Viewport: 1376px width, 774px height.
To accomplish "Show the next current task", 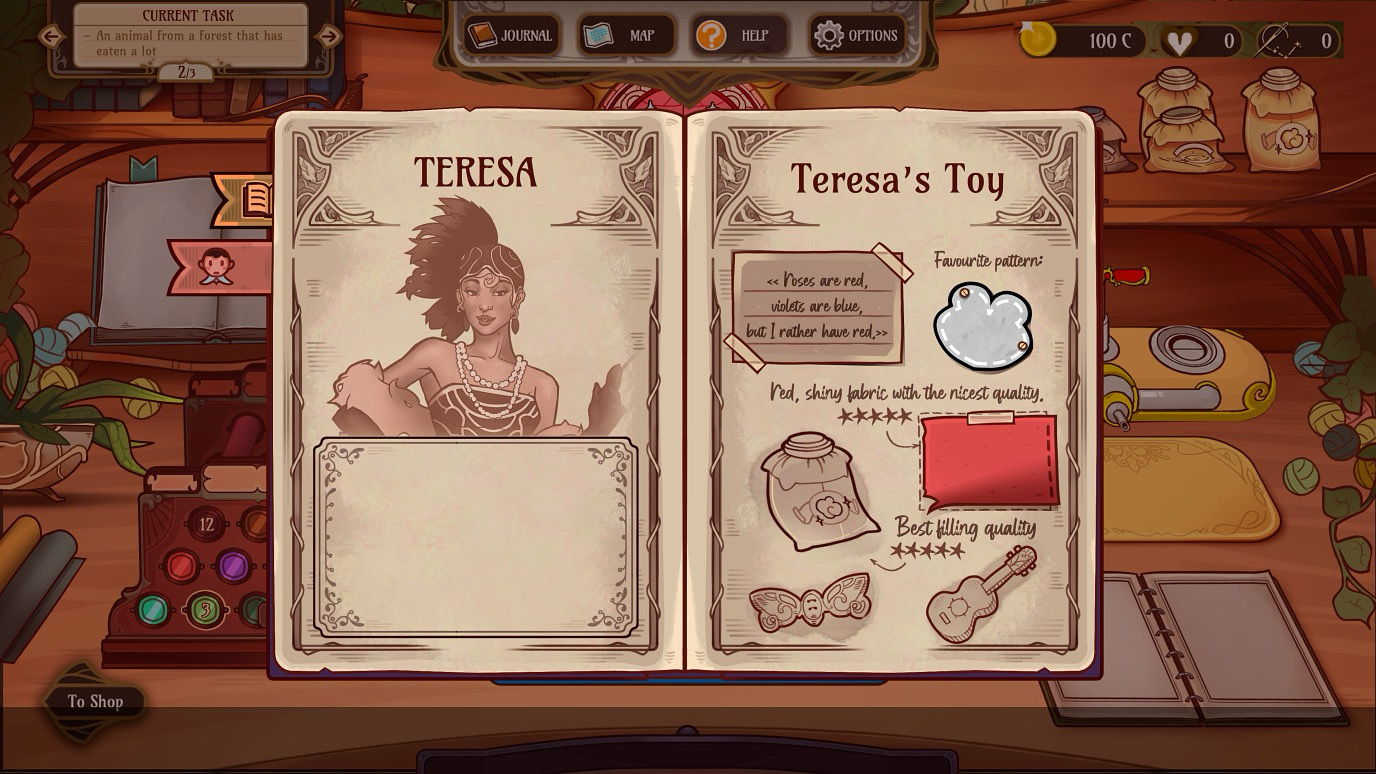I will (x=327, y=37).
